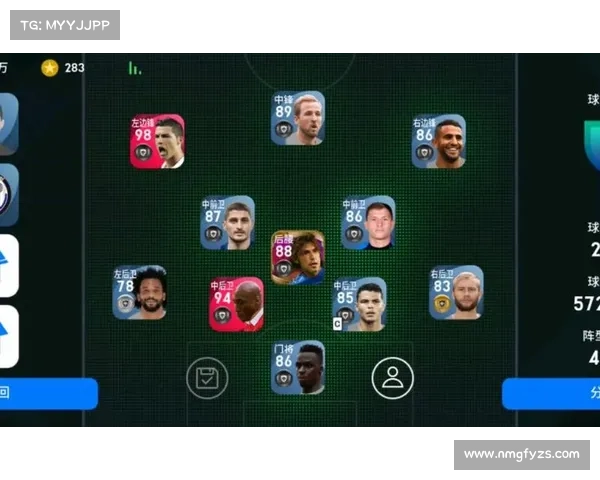Pick the 85-rated captain centre back card
This screenshot has height=480, width=600.
pos(358,304)
